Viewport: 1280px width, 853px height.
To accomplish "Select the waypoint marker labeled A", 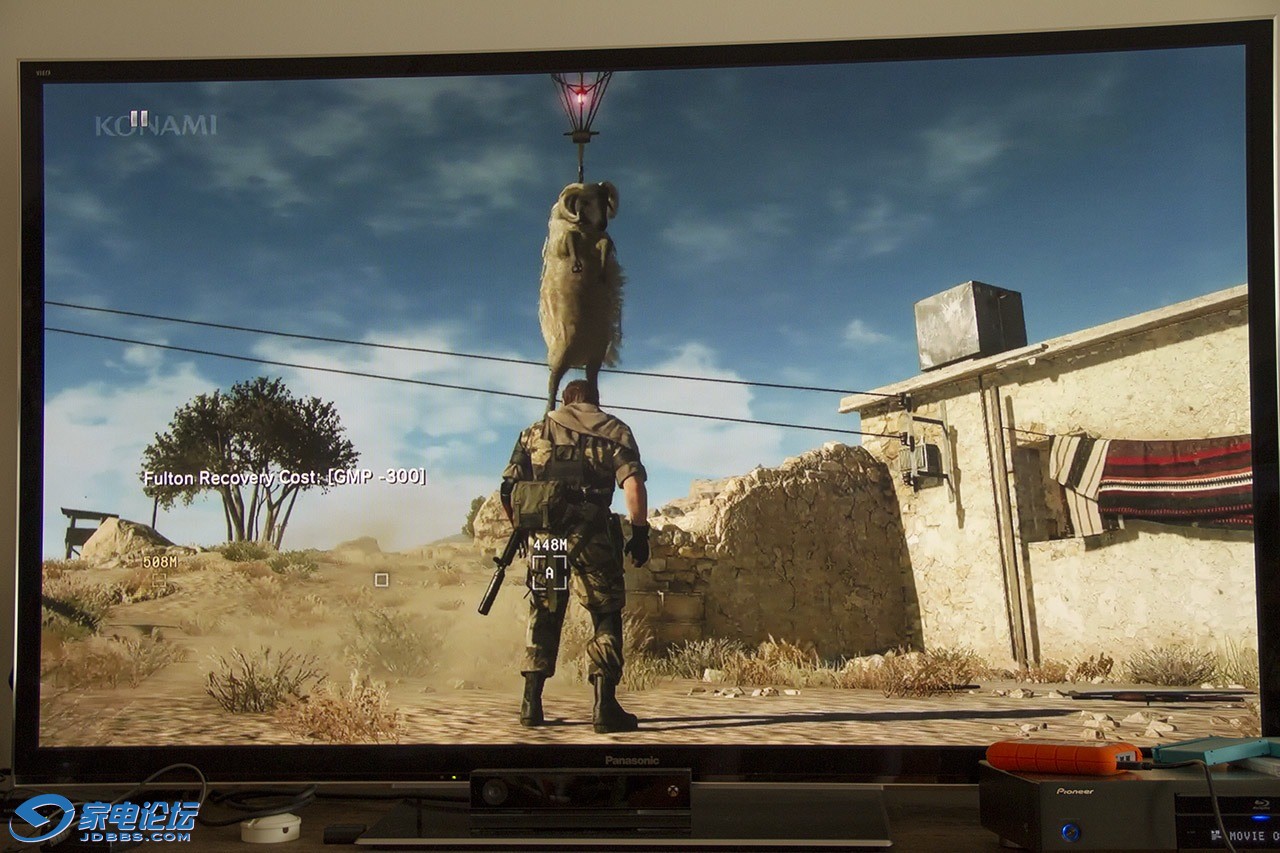I will coord(549,572).
